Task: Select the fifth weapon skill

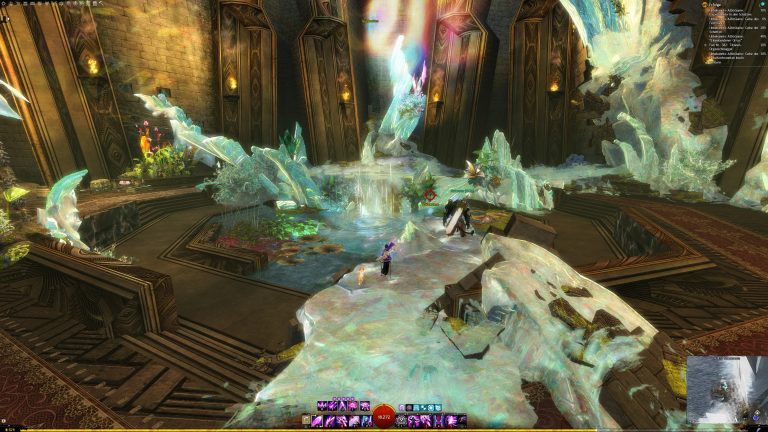Action: tap(364, 421)
